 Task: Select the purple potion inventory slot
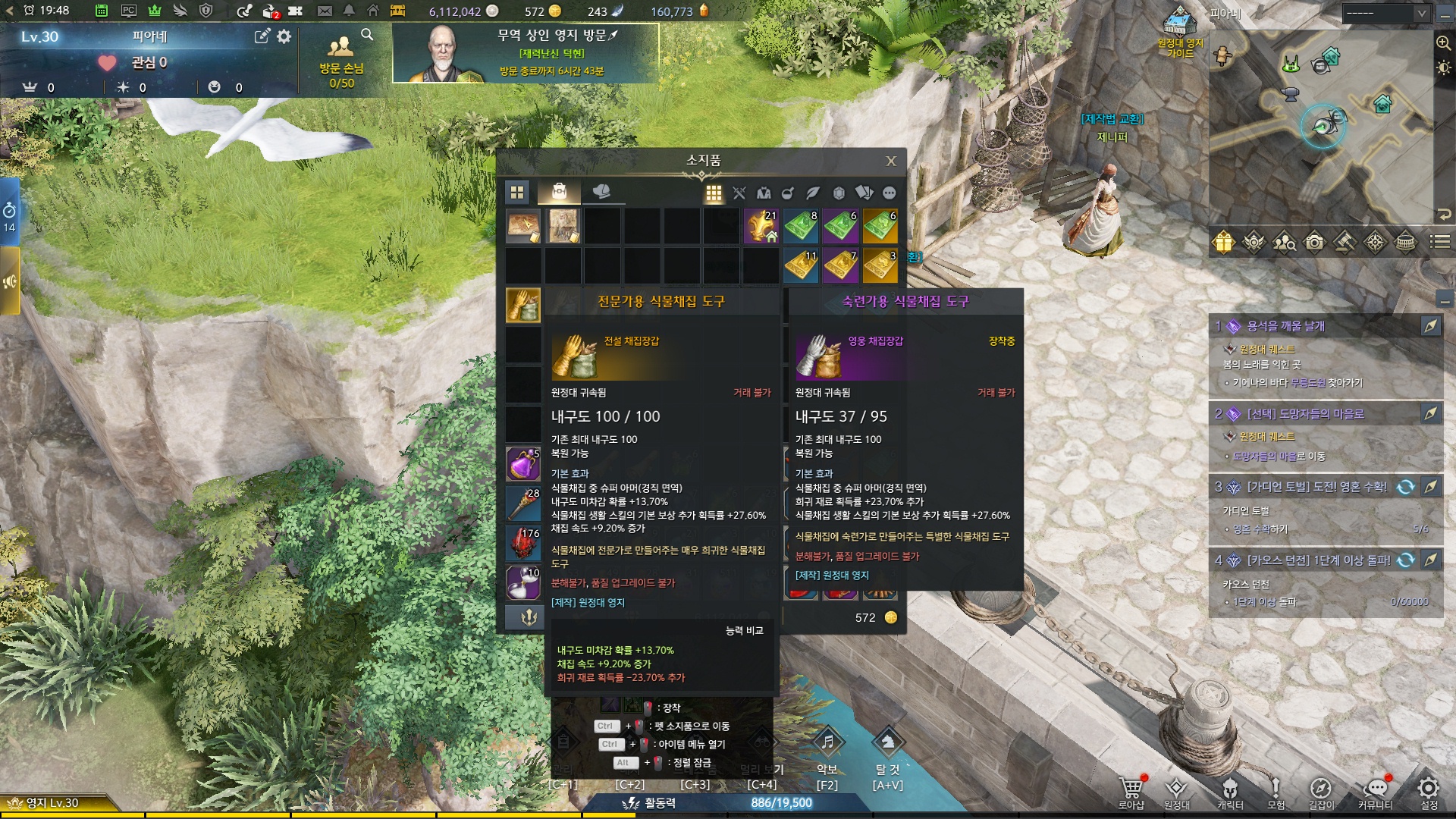coord(523,463)
